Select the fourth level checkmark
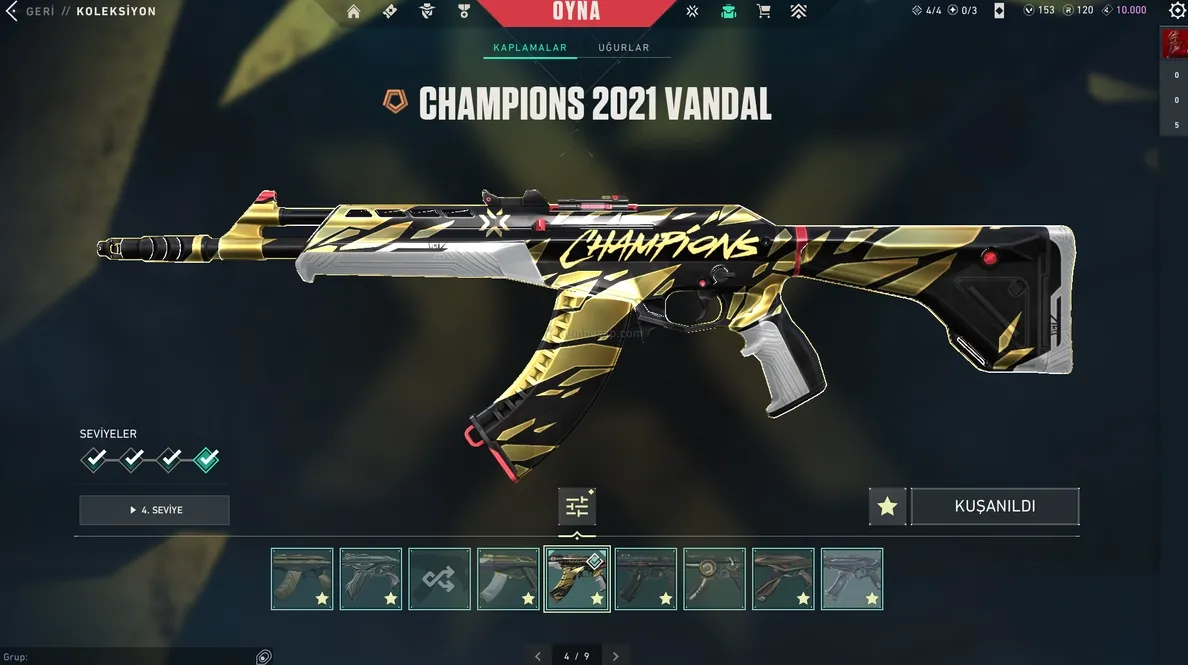Image resolution: width=1188 pixels, height=665 pixels. click(207, 460)
